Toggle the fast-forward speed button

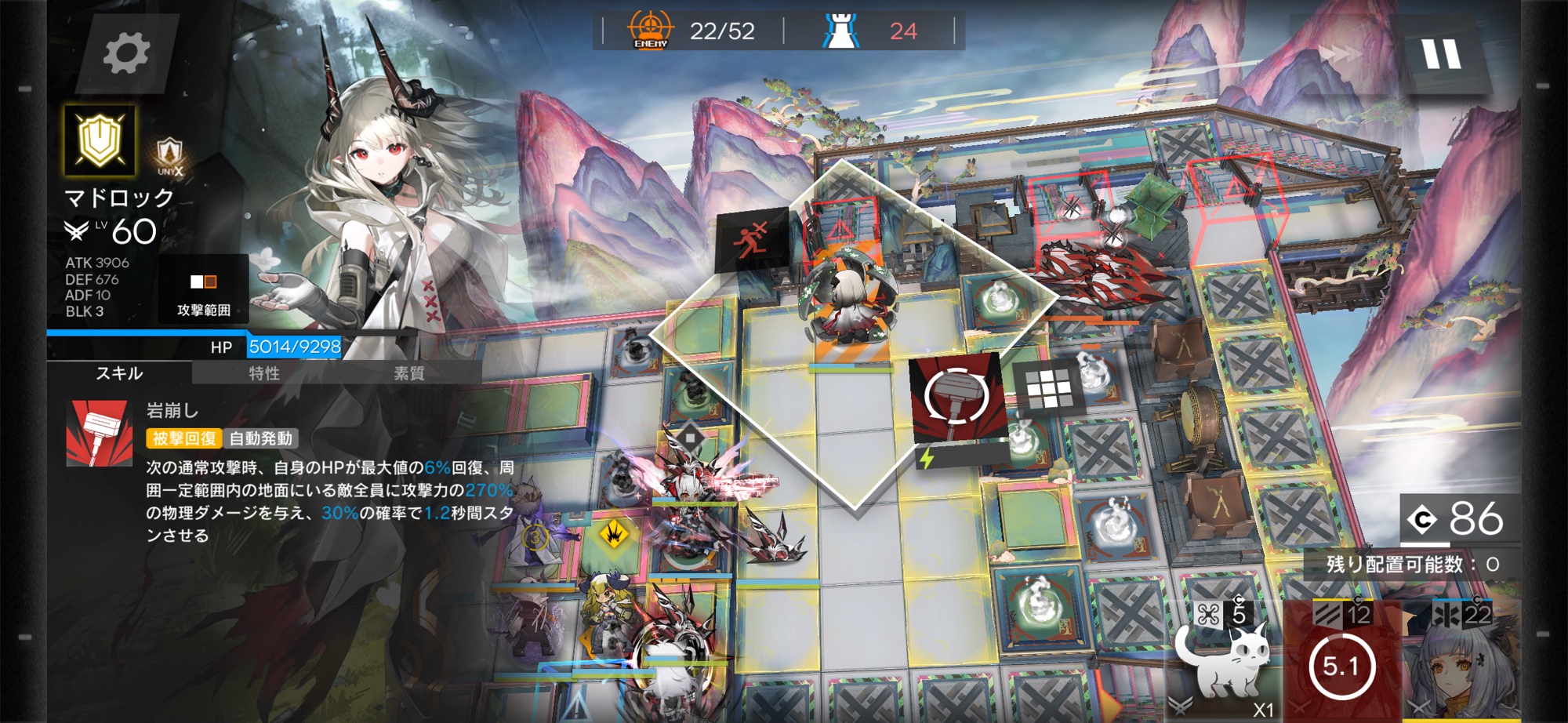[x=1340, y=53]
